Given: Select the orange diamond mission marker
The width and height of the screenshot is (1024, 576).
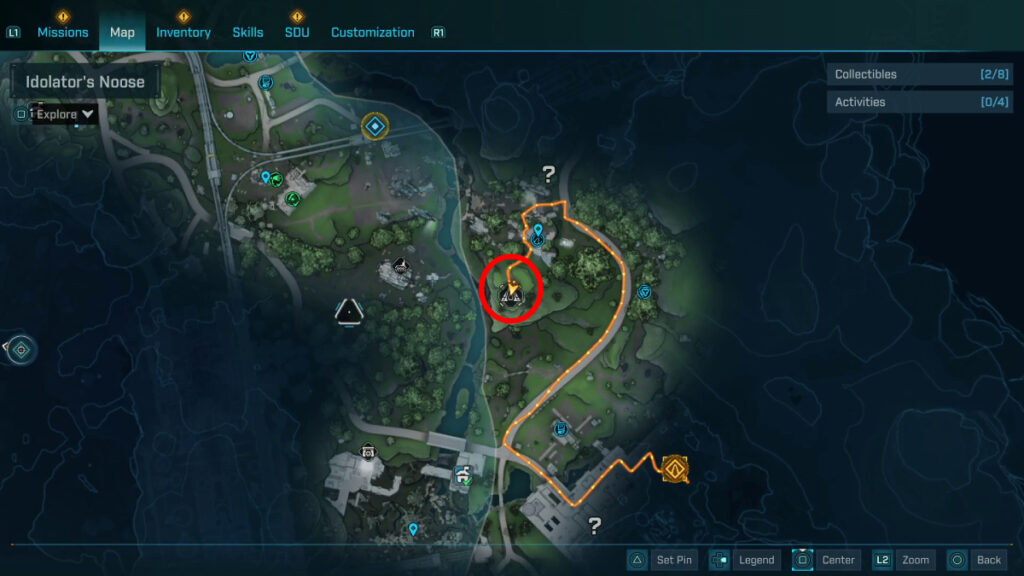Looking at the screenshot, I should pos(677,467).
